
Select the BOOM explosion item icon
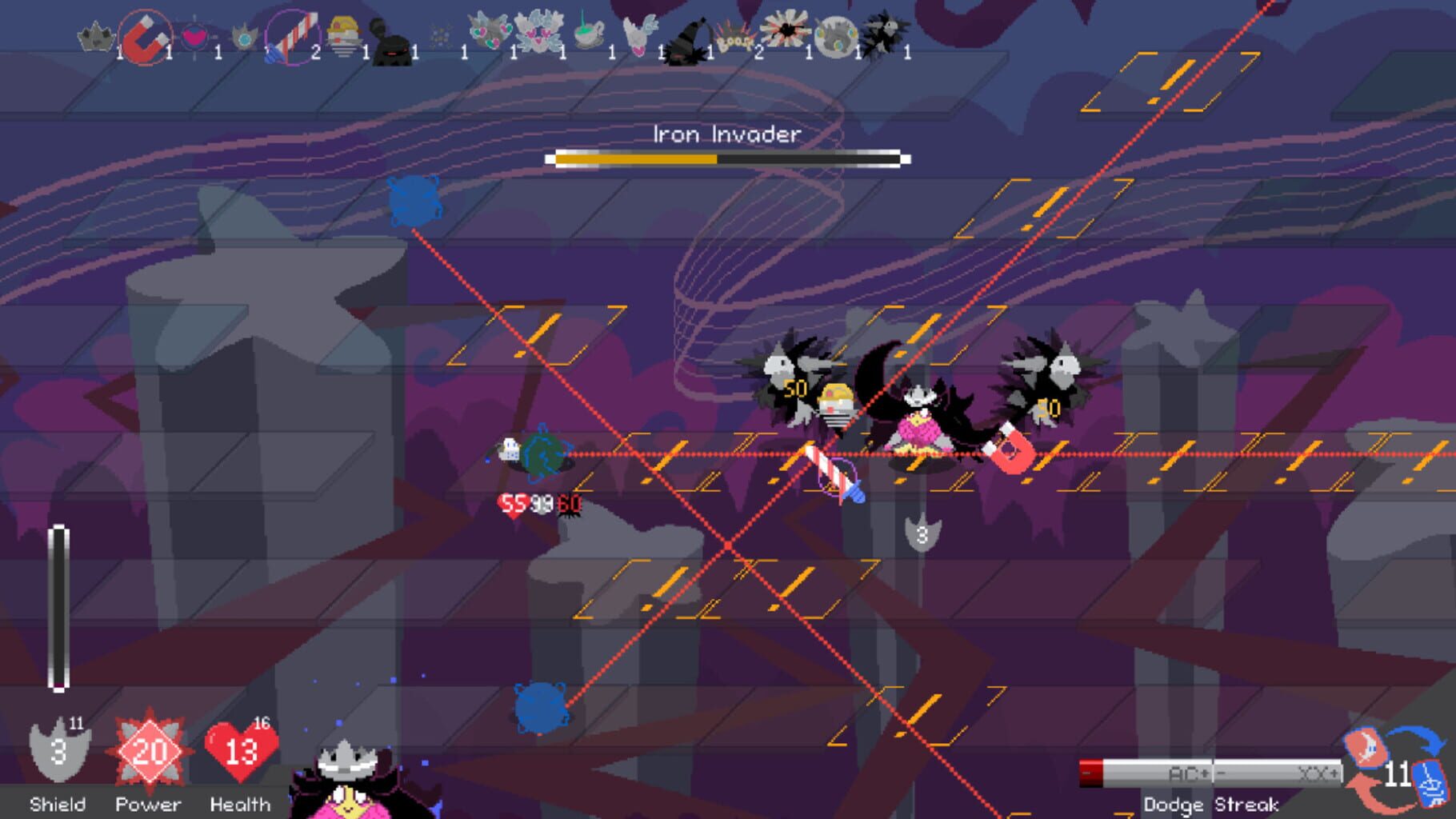738,38
